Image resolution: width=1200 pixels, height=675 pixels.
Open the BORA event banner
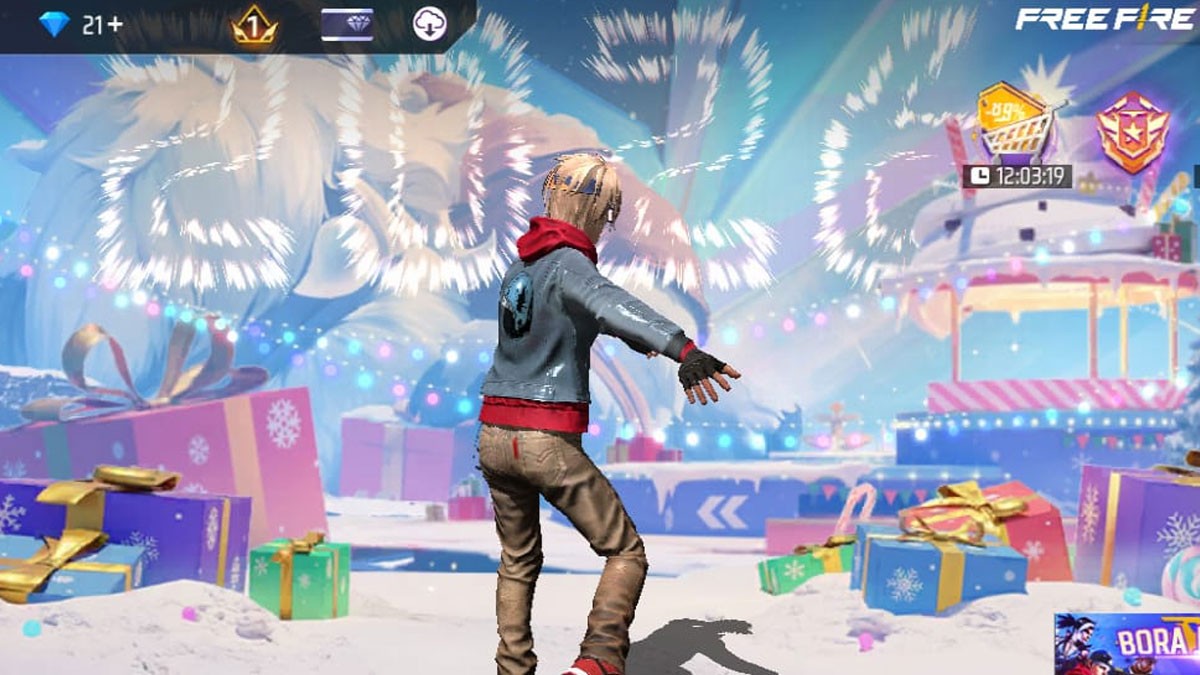coord(1128,643)
